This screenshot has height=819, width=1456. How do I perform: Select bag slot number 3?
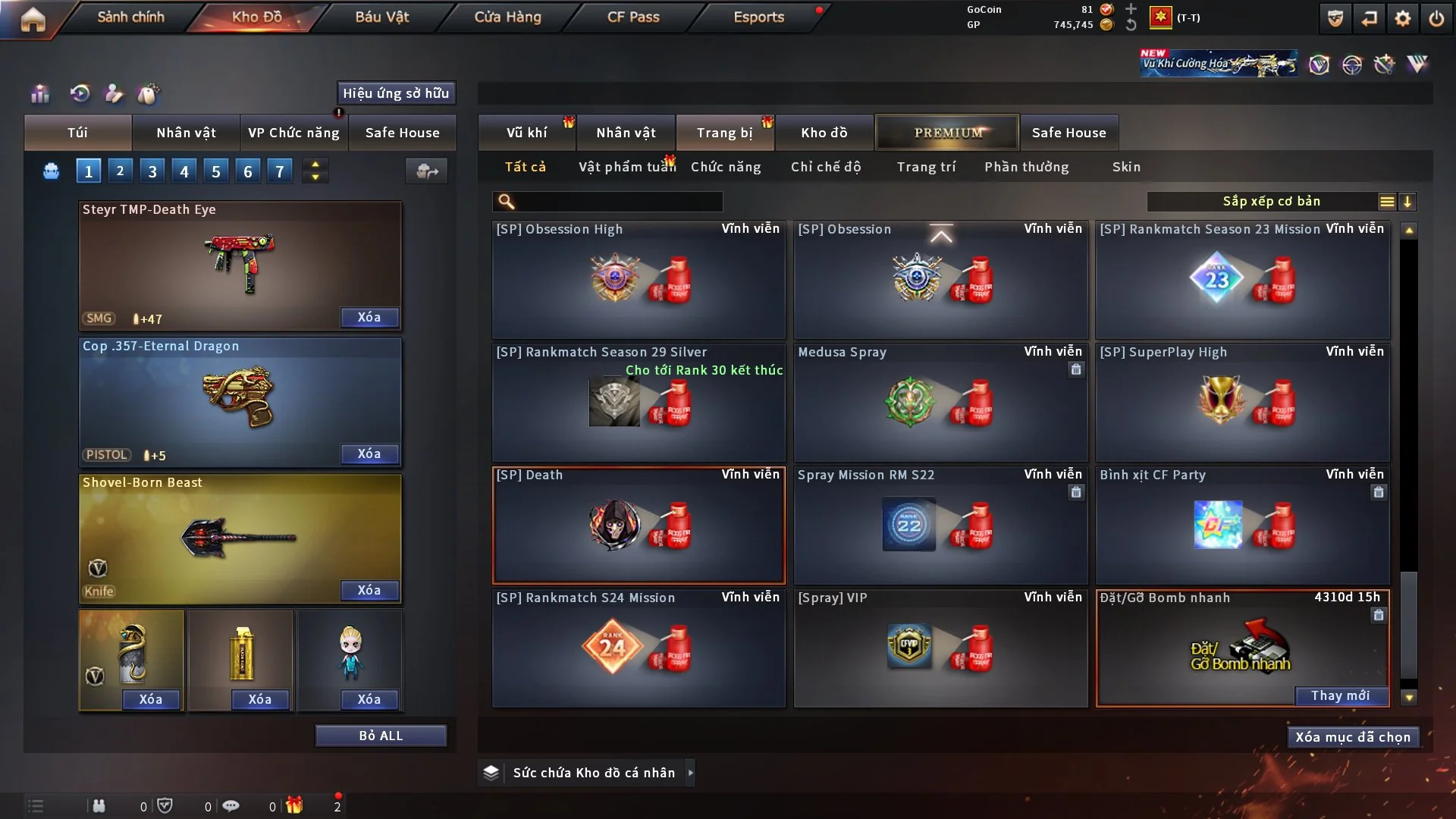point(152,171)
